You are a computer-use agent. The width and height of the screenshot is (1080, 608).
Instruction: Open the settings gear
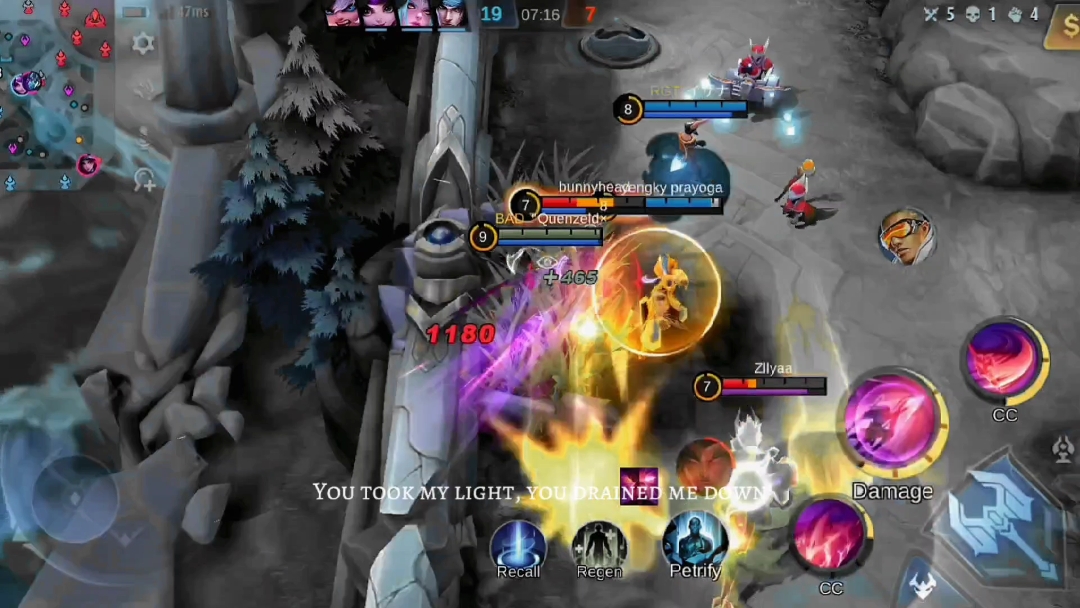pos(144,43)
